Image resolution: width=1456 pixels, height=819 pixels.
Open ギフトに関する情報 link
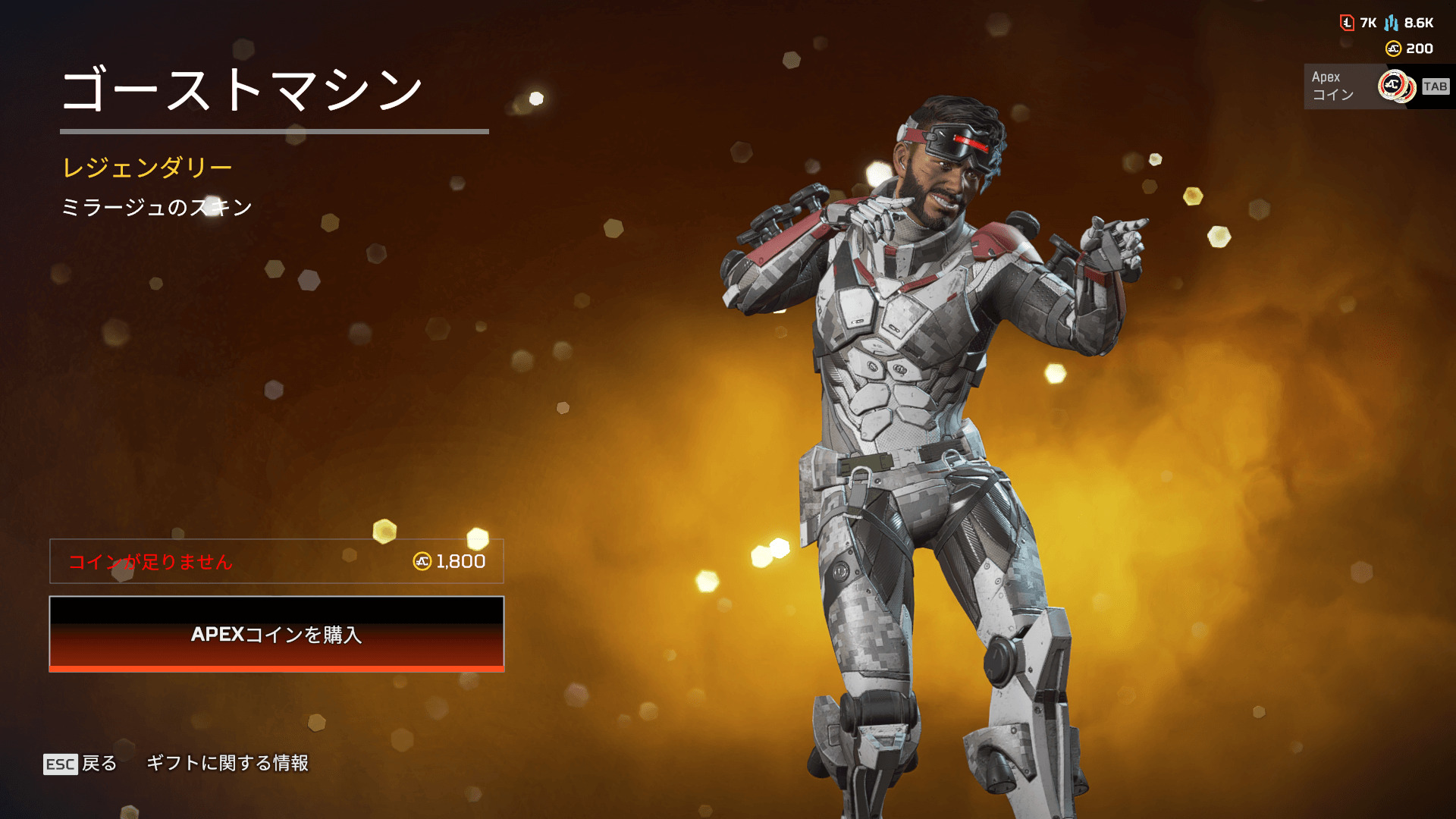[x=227, y=763]
